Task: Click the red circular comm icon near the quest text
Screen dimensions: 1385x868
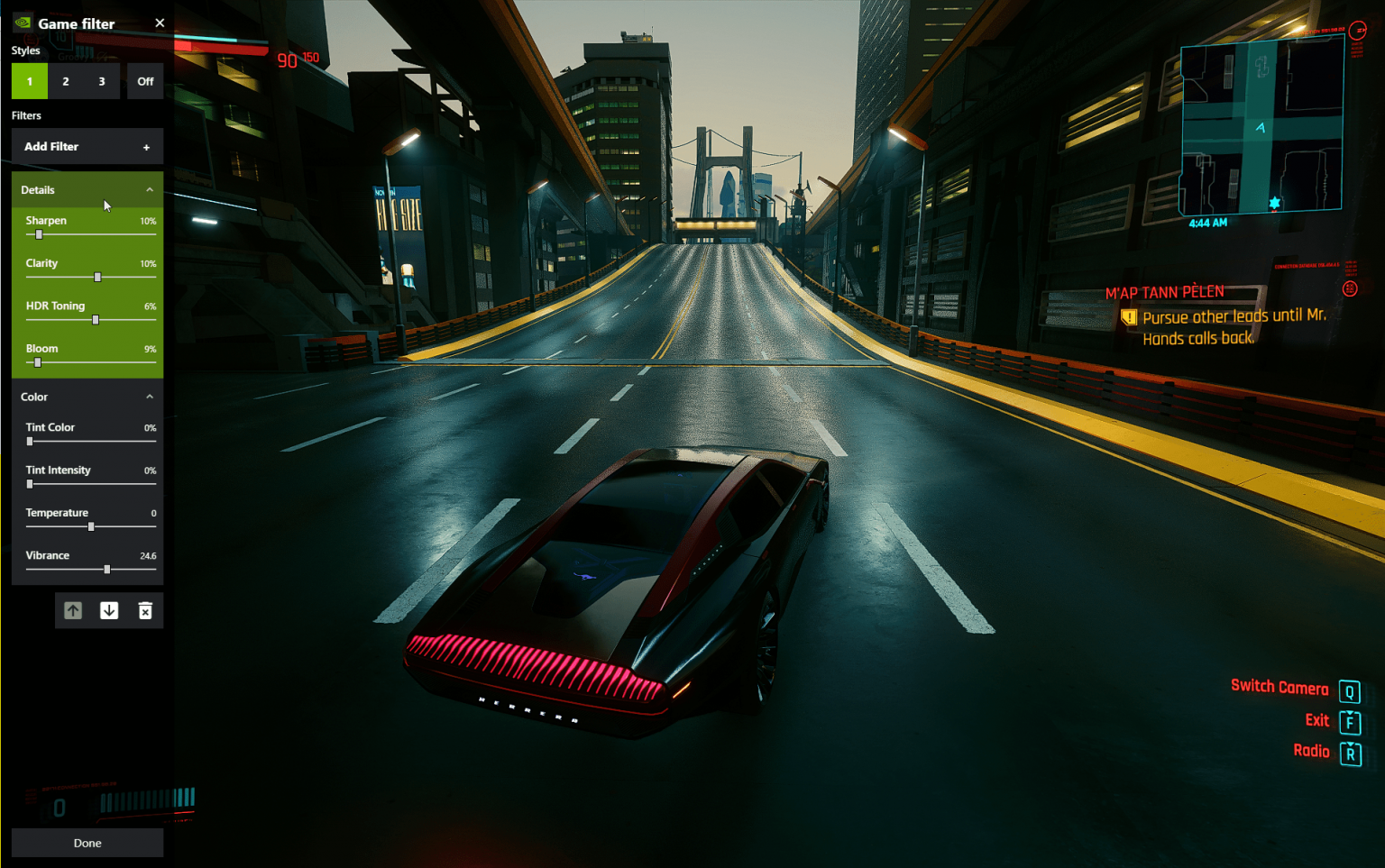Action: pyautogui.click(x=1351, y=287)
